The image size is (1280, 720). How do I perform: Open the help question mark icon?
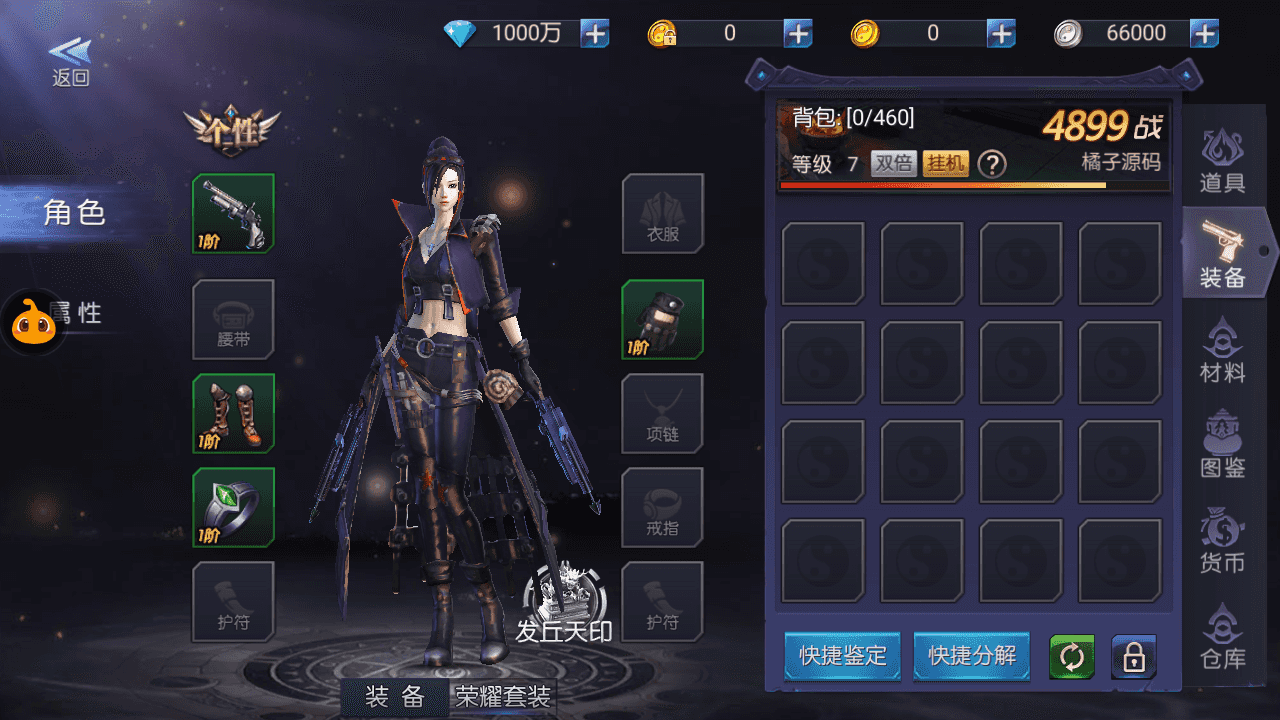click(991, 163)
